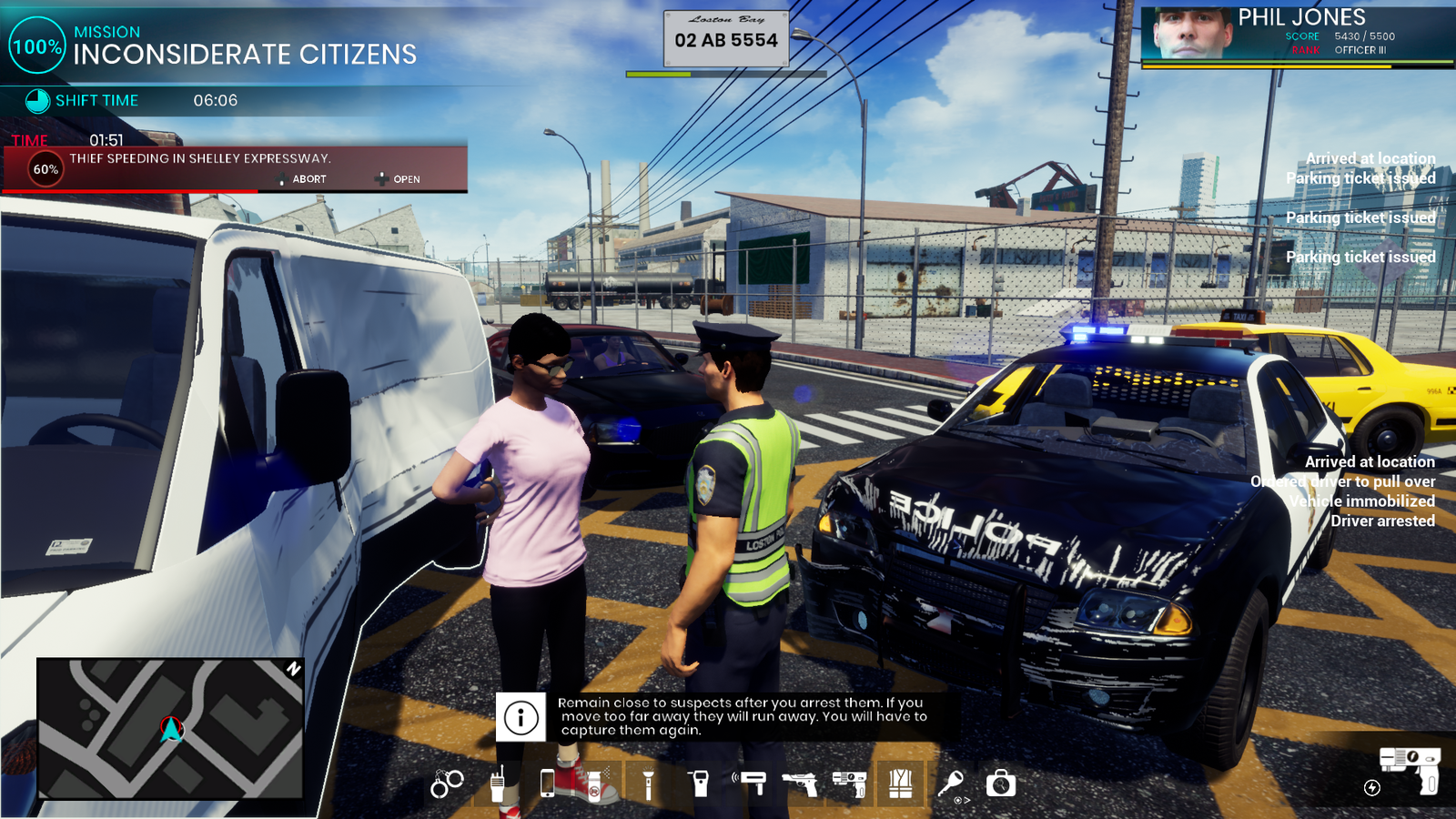
Task: Select the pistol
Action: click(800, 784)
